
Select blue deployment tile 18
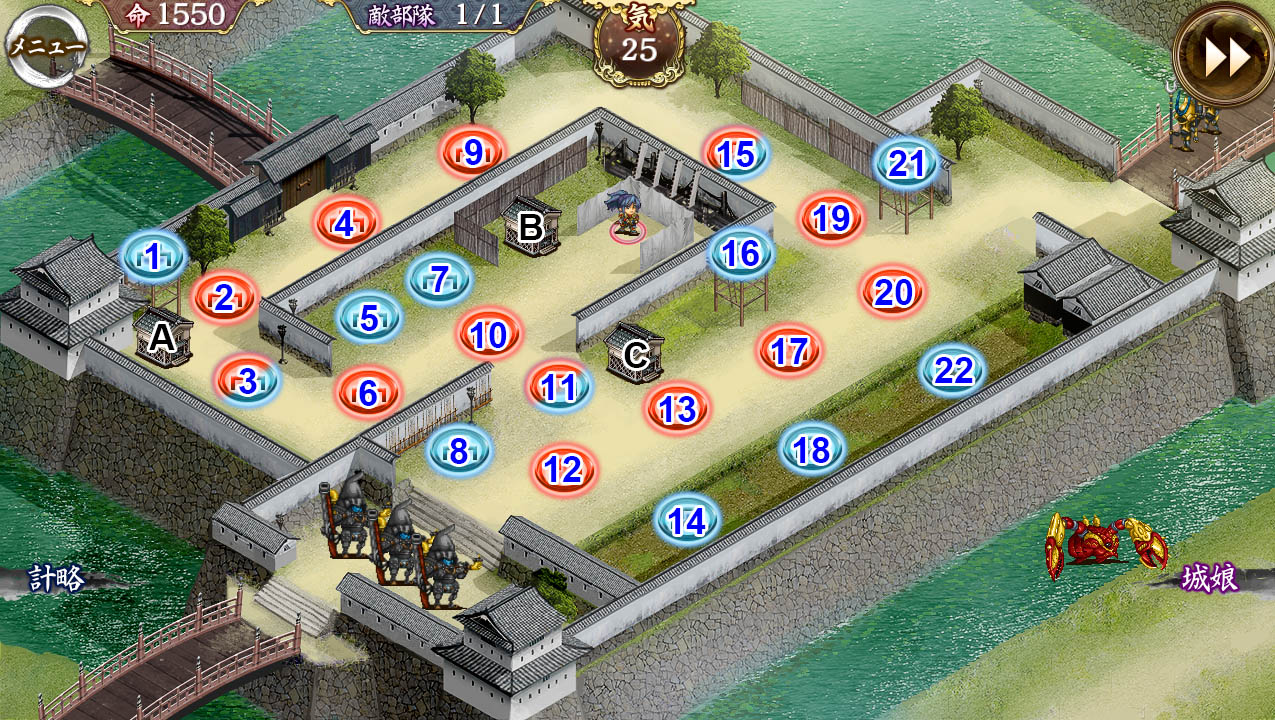812,450
